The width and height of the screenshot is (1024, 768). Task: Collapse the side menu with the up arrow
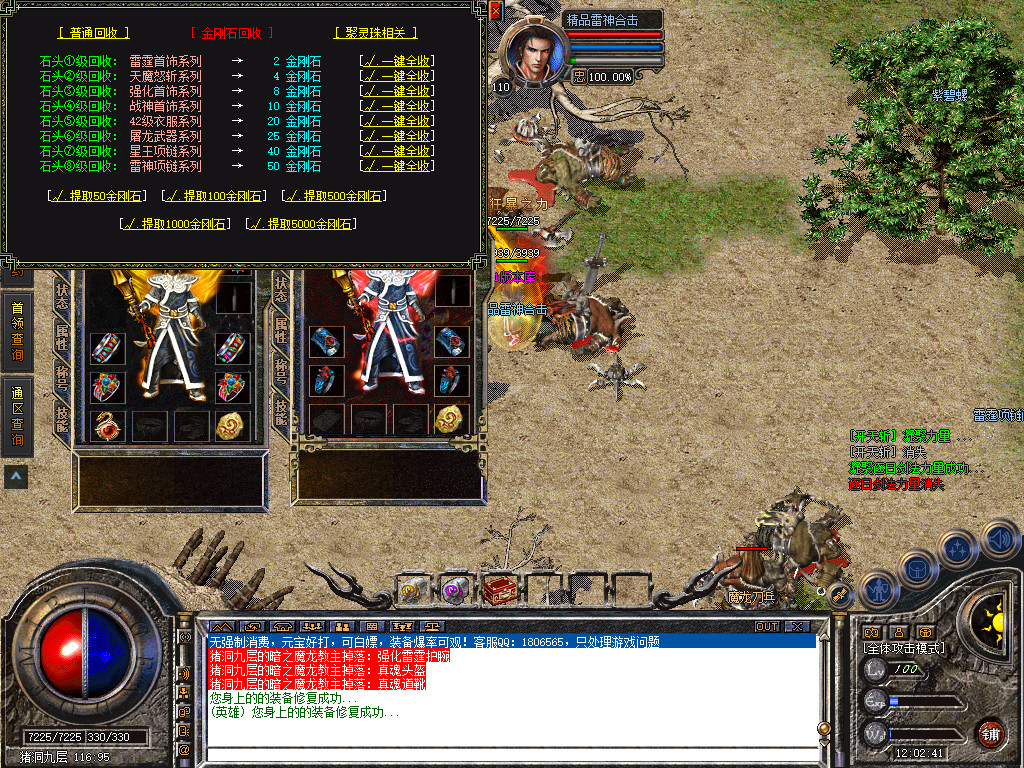[16, 477]
